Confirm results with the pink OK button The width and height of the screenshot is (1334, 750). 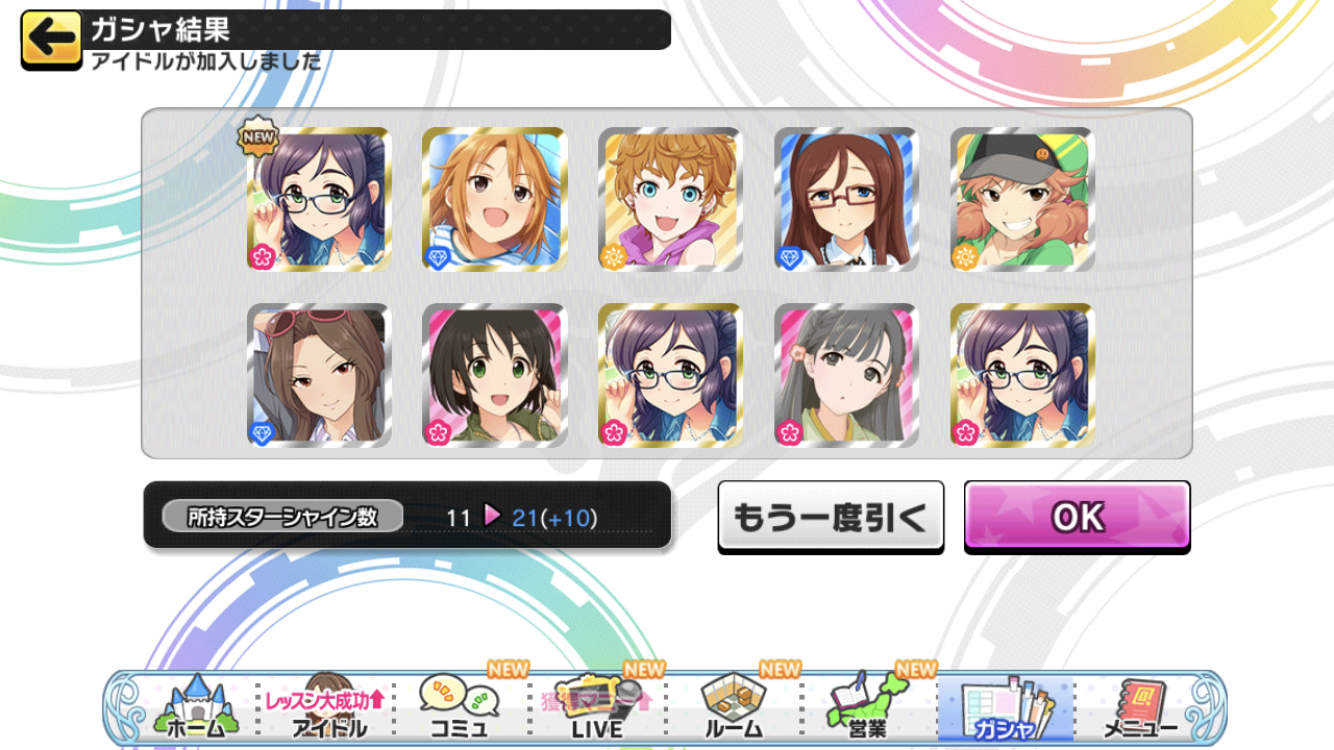[1077, 516]
